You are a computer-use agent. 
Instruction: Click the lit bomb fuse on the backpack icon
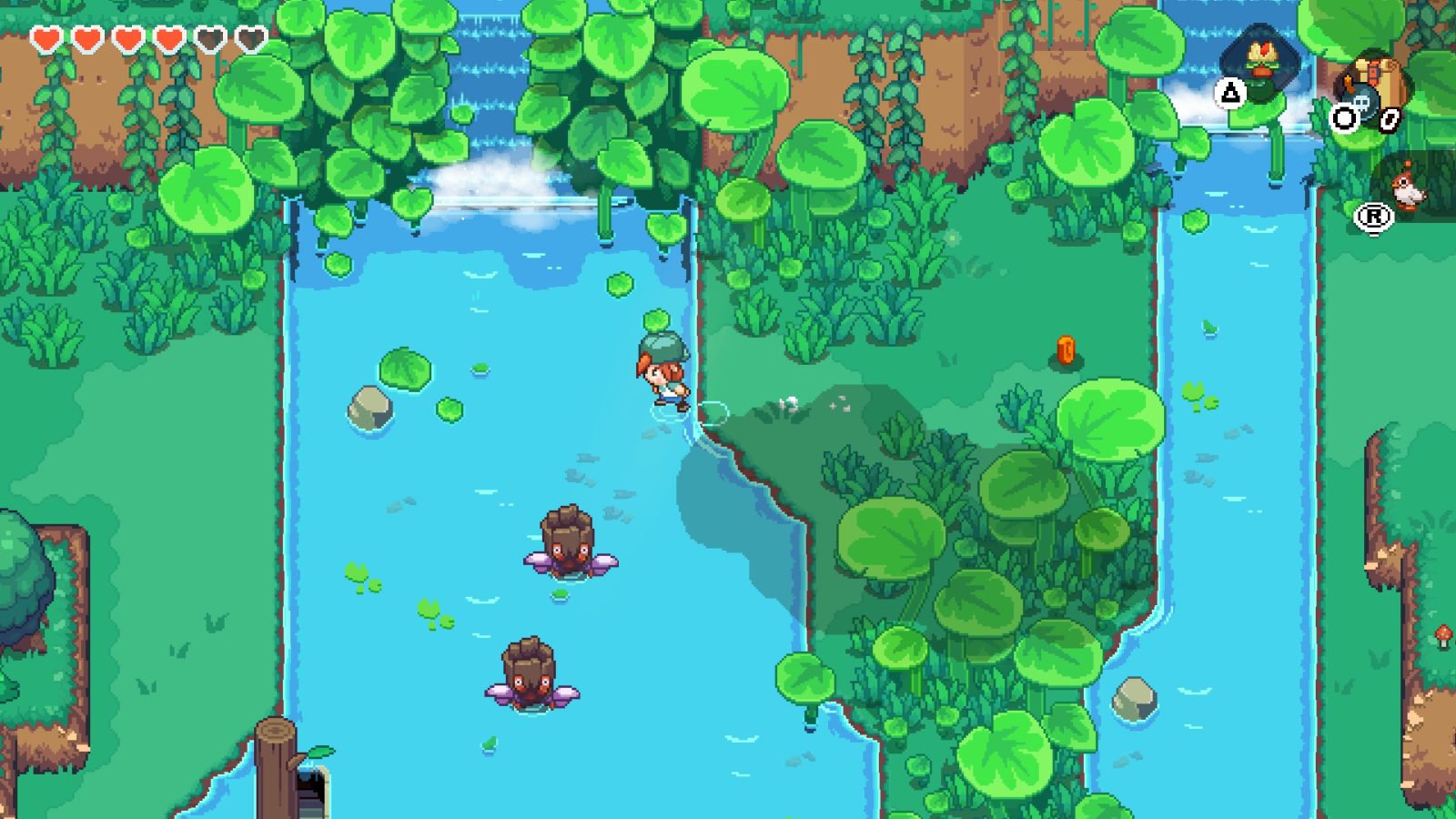(1348, 82)
